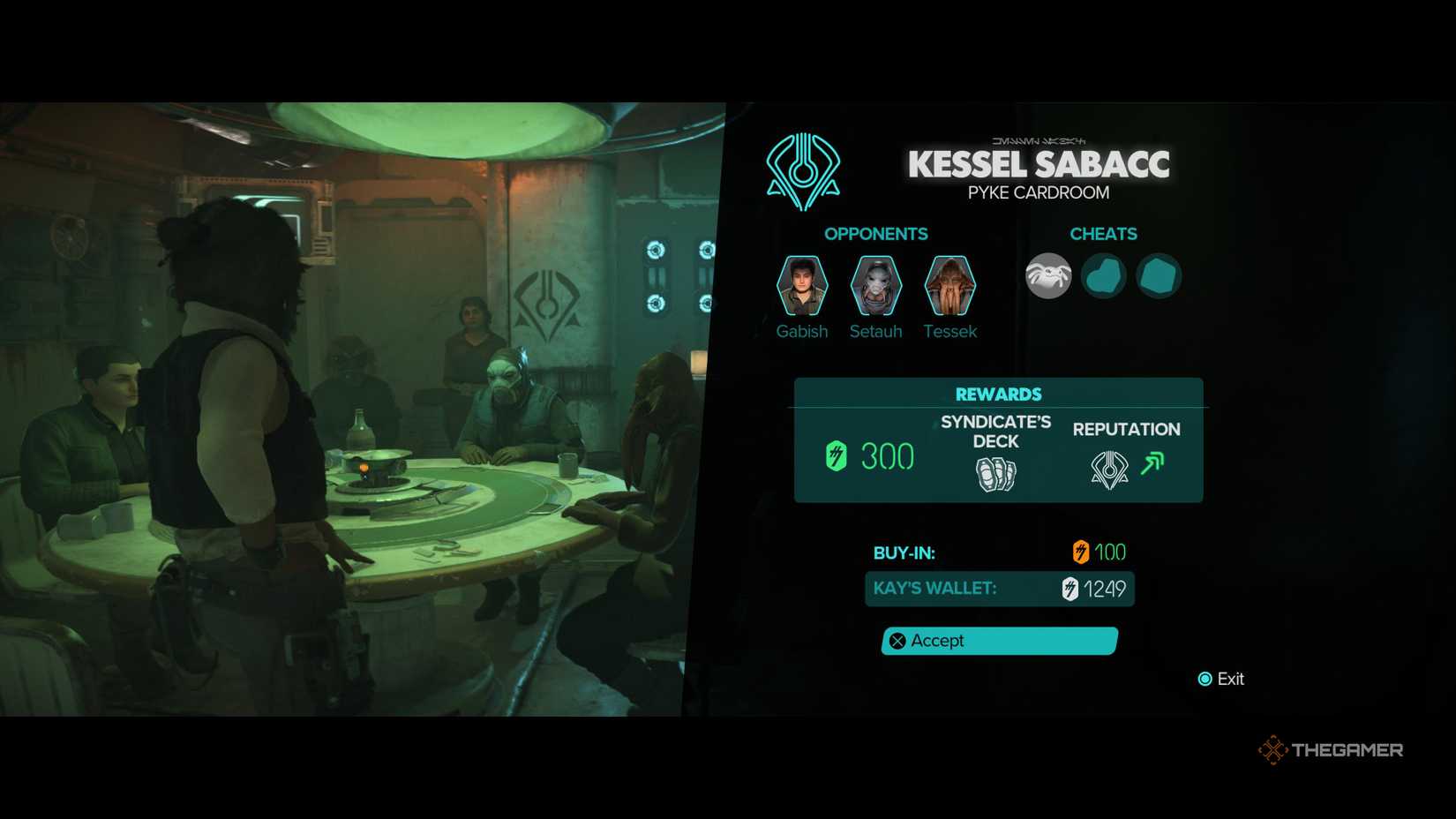Image resolution: width=1456 pixels, height=819 pixels.
Task: Expand the Rewards panel
Action: (x=998, y=394)
